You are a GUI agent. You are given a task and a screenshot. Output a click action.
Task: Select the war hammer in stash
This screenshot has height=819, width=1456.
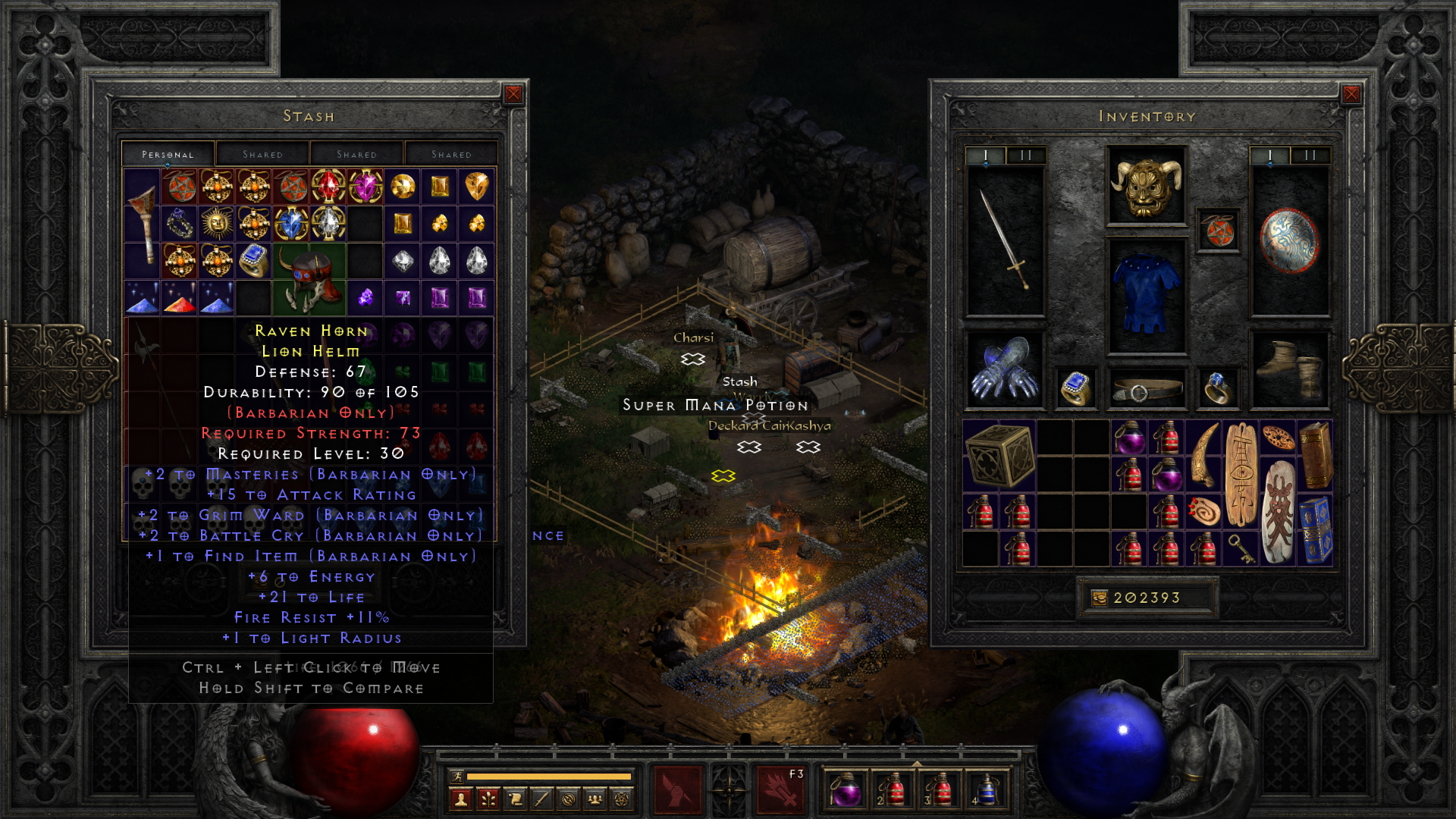coord(142,224)
